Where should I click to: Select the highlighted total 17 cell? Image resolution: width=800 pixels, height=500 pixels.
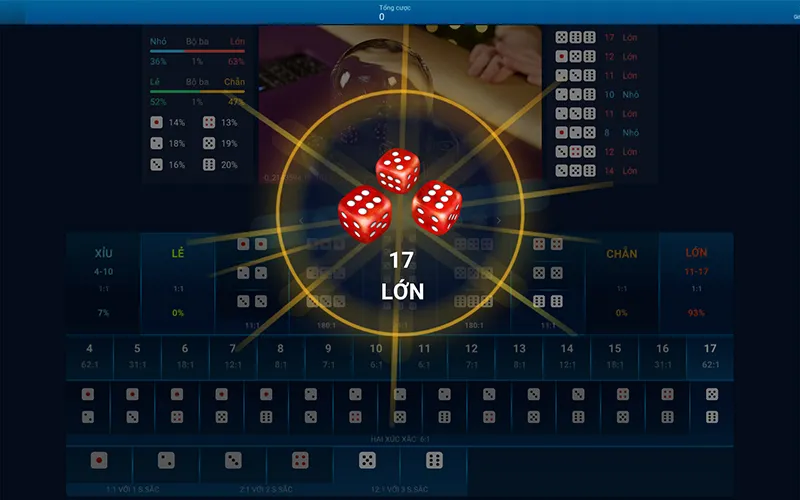(x=710, y=356)
